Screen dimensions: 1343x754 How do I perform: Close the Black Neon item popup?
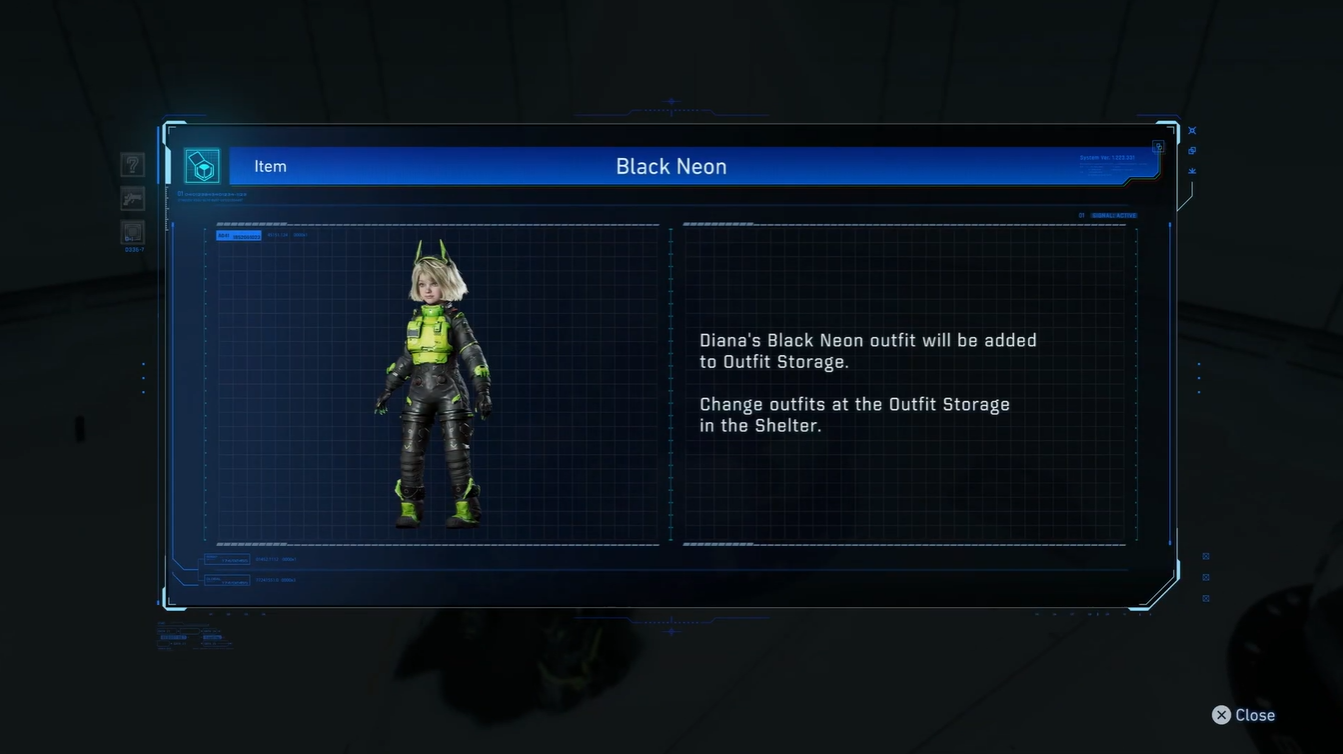click(1243, 715)
